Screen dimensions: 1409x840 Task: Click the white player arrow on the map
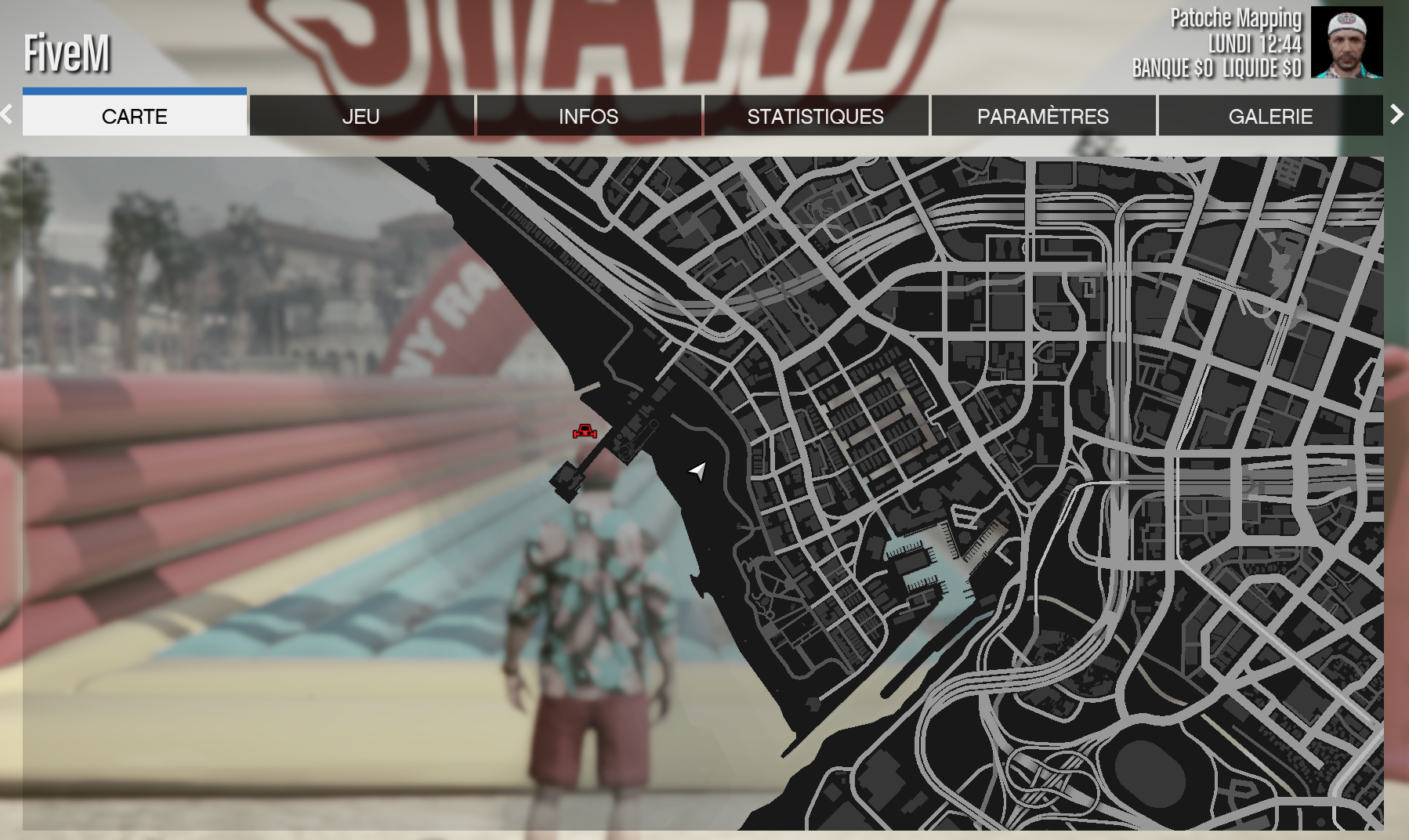click(x=697, y=470)
